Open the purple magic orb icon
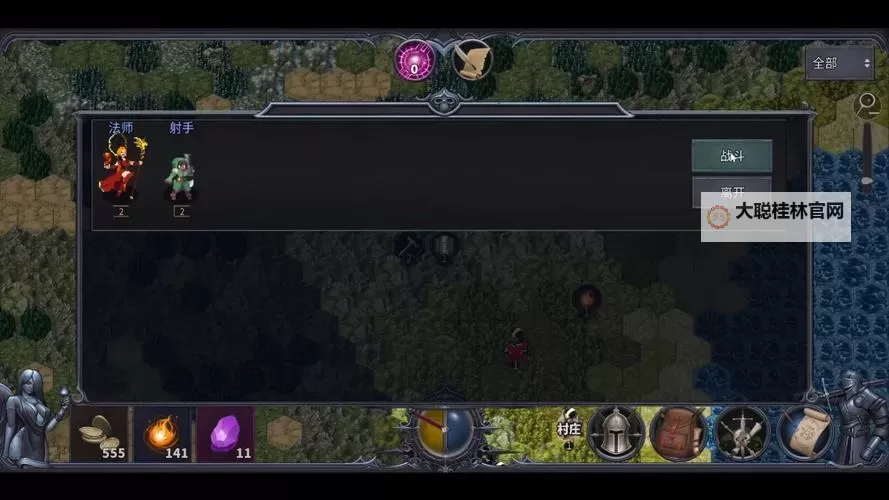889x500 pixels. tap(414, 60)
